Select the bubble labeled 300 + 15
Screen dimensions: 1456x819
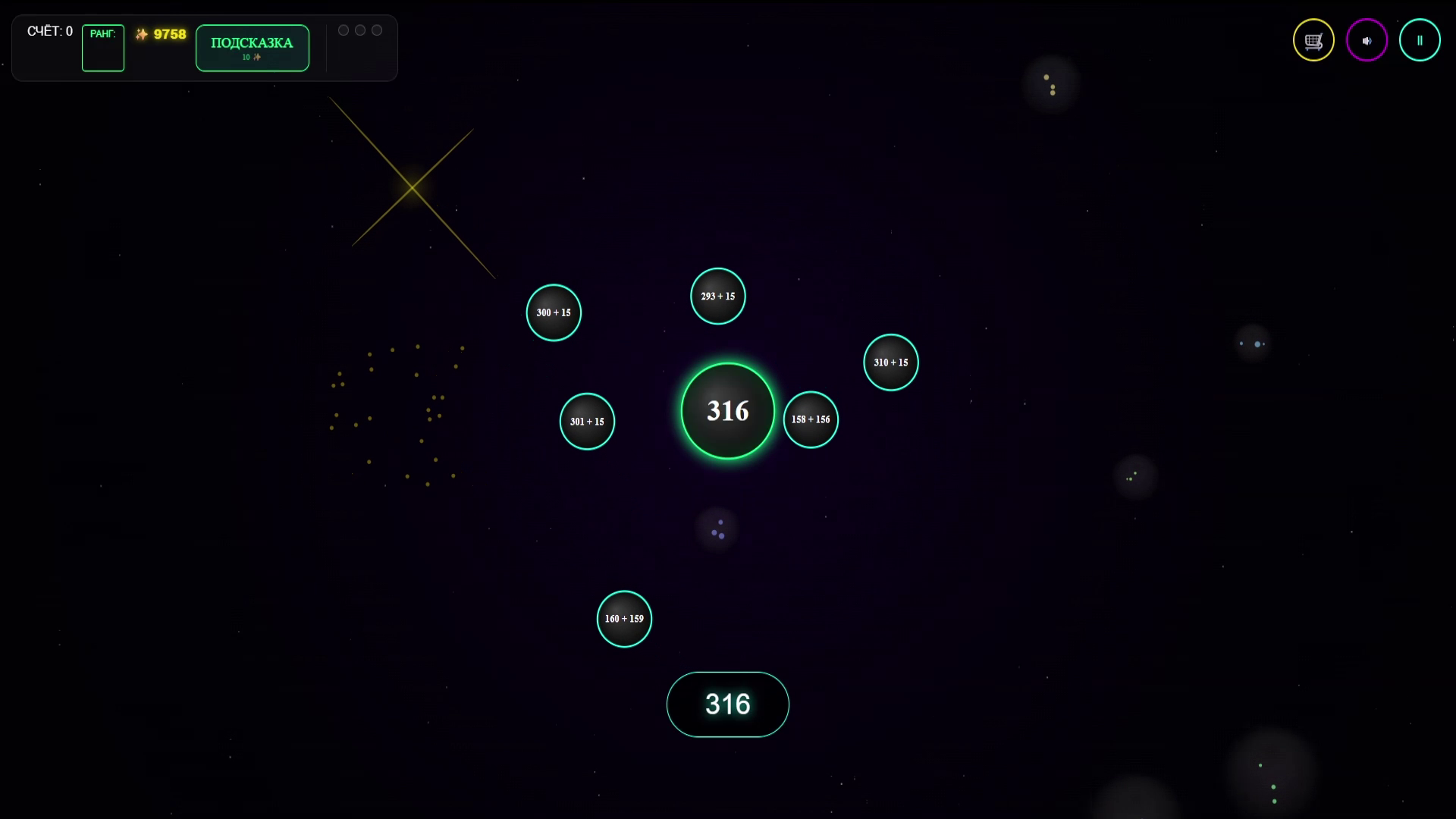554,312
